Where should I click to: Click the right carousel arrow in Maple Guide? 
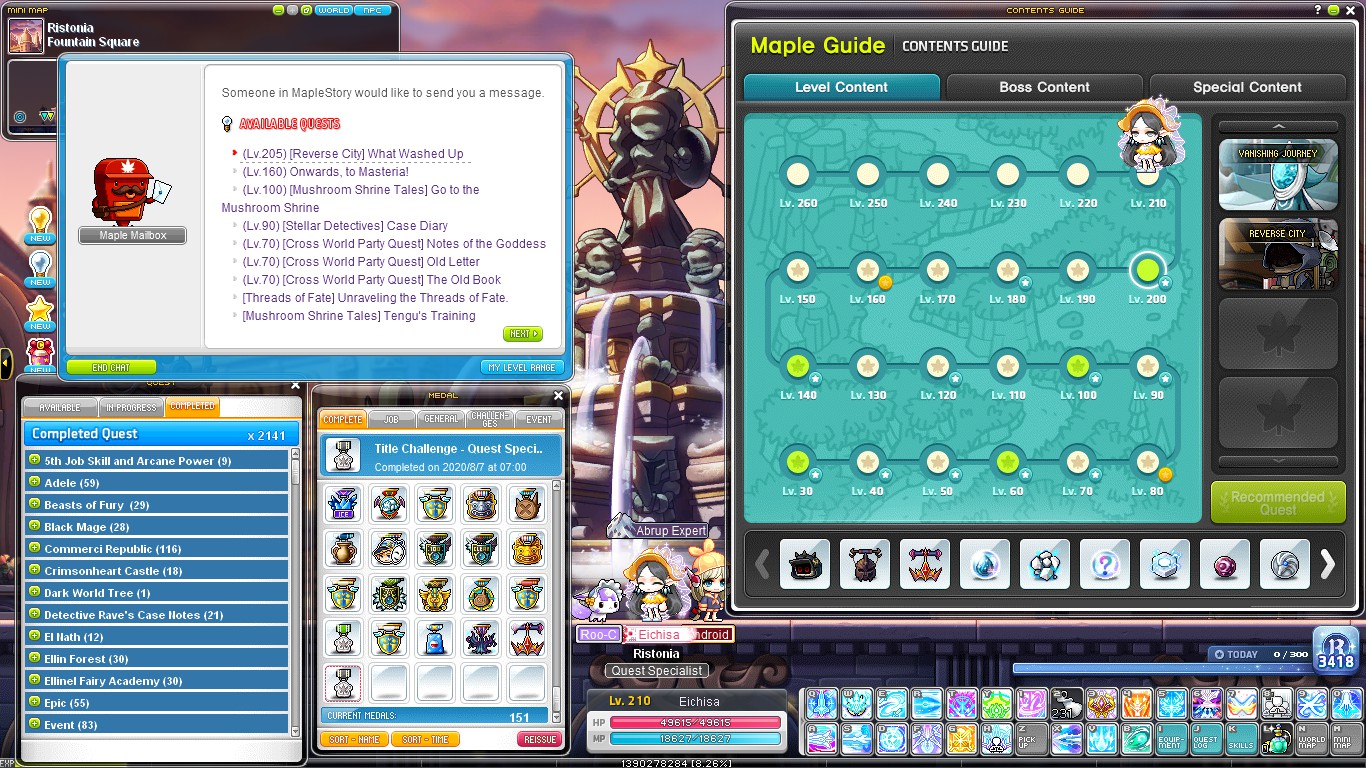pos(1329,564)
